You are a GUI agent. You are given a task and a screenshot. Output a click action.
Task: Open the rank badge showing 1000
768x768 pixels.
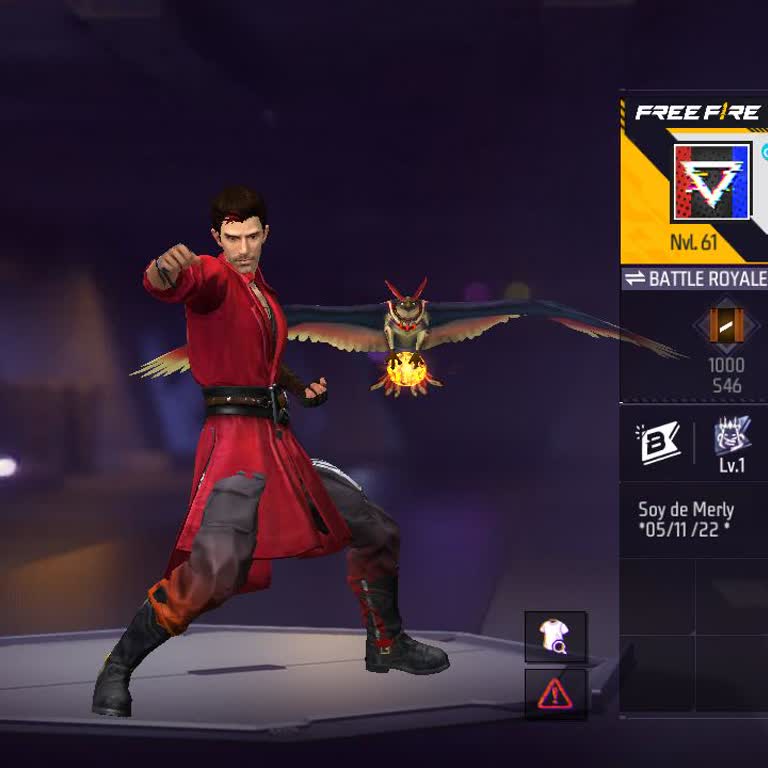pyautogui.click(x=726, y=328)
